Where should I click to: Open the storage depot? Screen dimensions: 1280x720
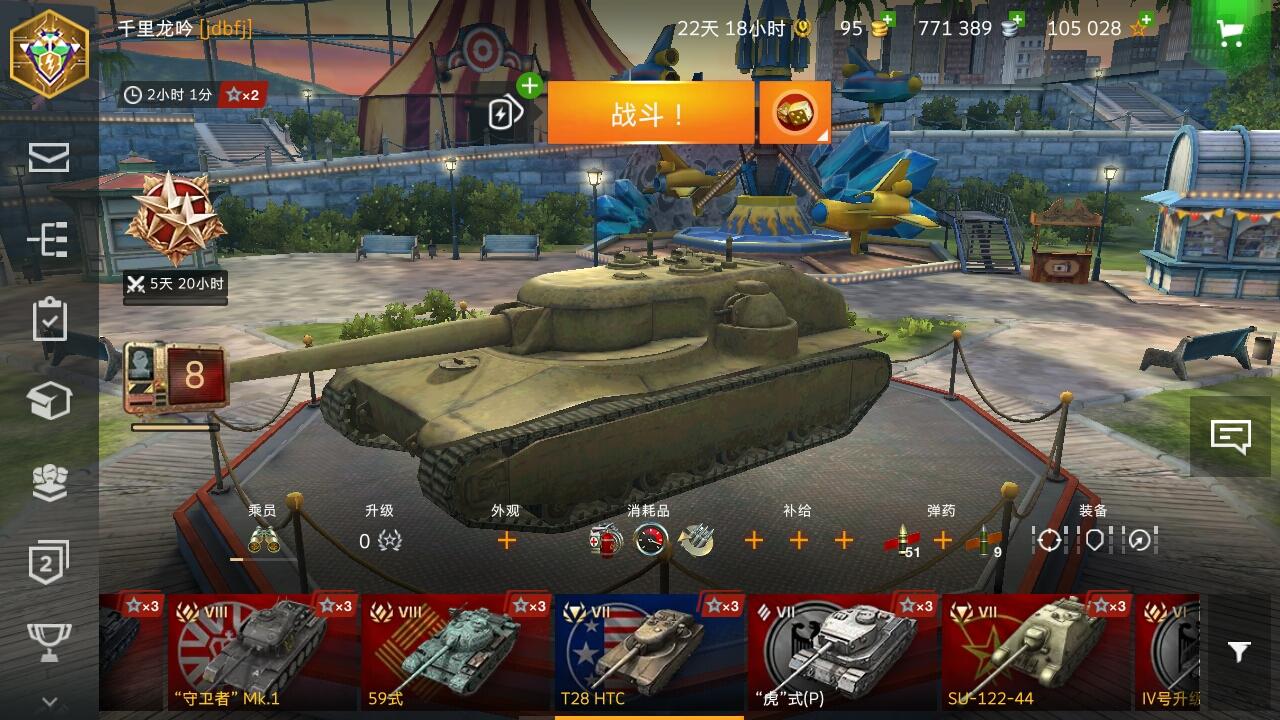[x=49, y=400]
